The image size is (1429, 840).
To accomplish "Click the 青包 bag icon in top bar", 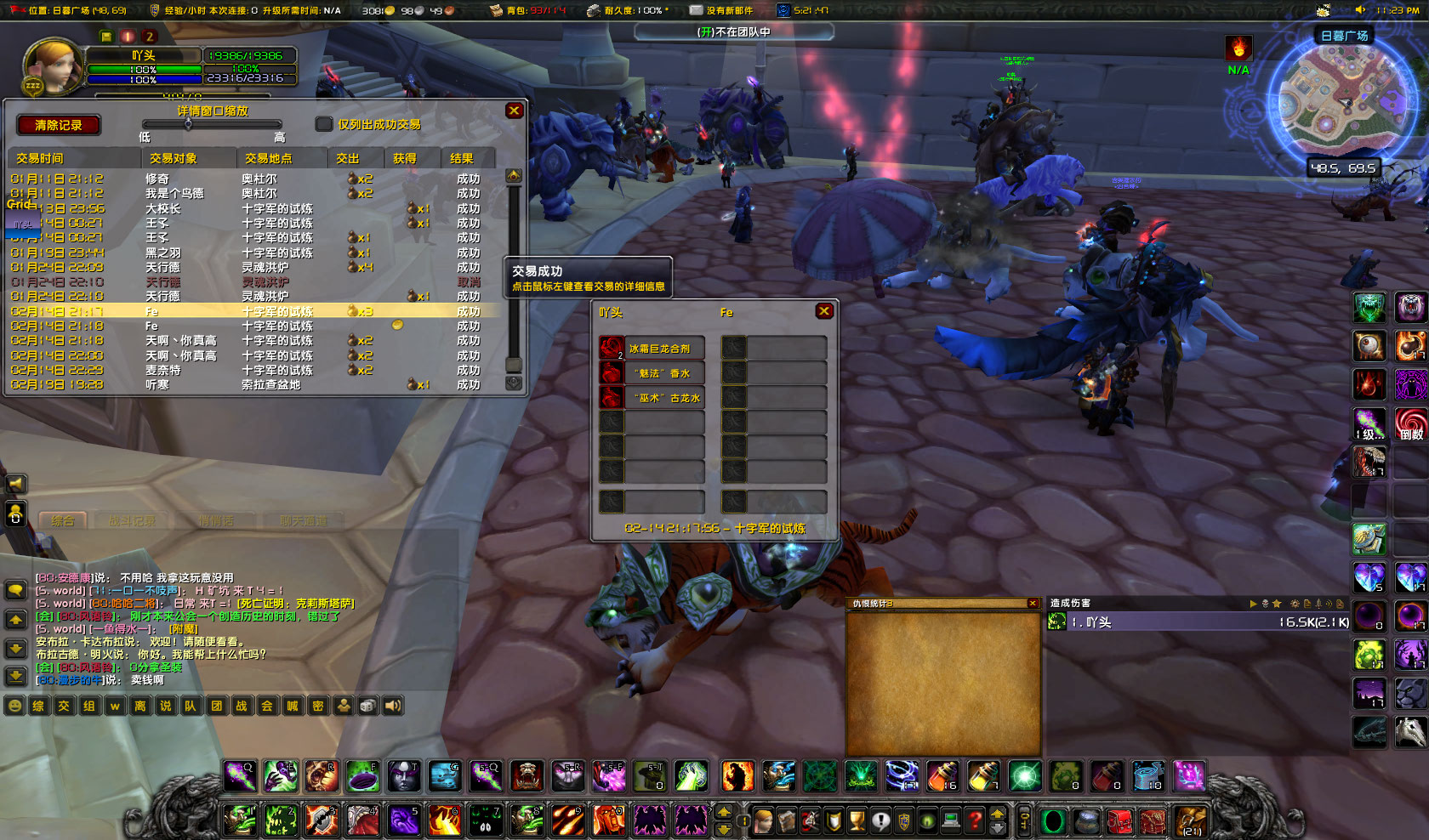I will coord(494,11).
